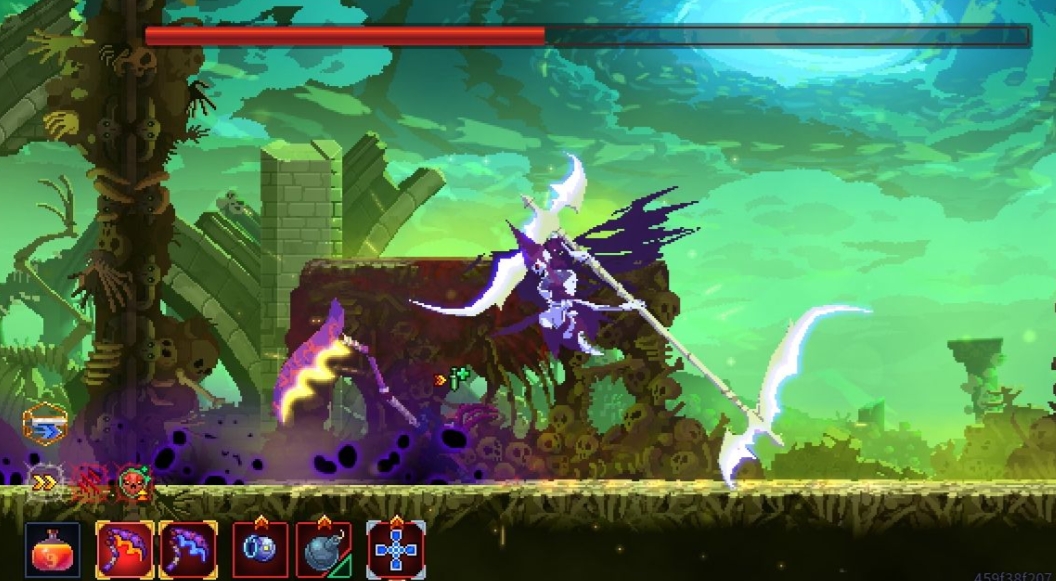The image size is (1056, 581).
Task: Use the red health flask
Action: tap(52, 550)
